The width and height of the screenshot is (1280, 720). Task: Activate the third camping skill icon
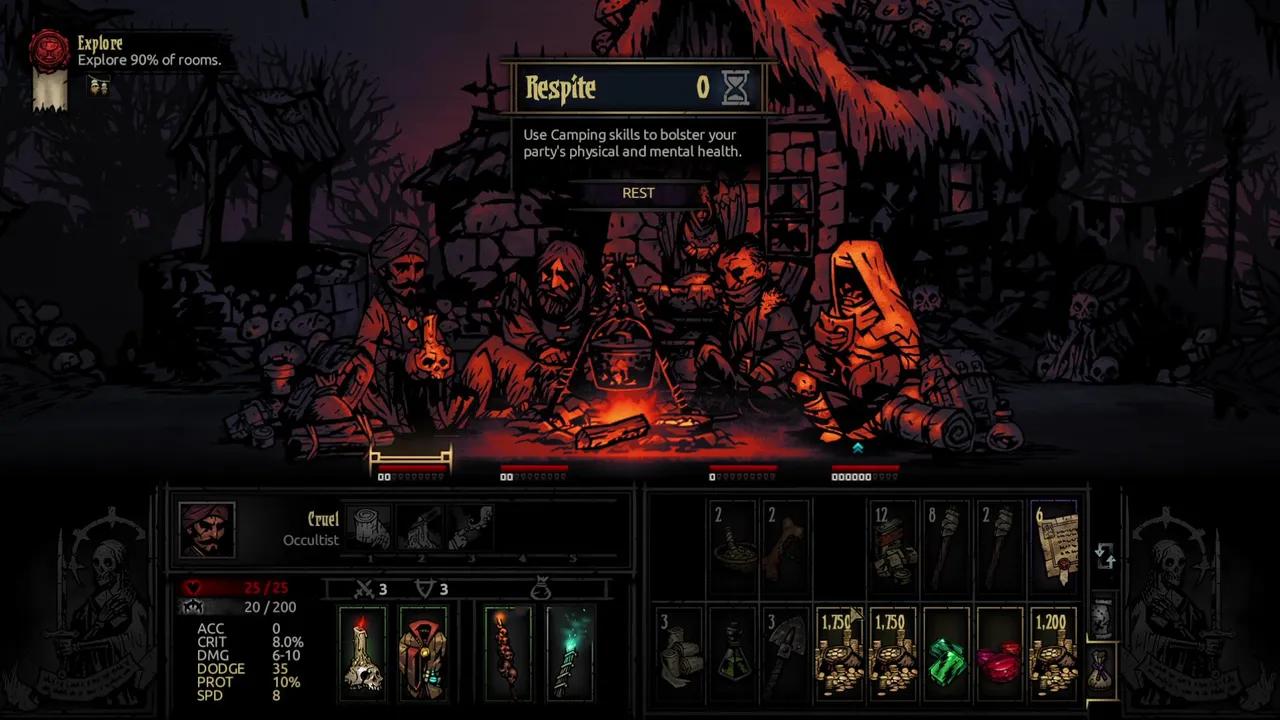(471, 527)
